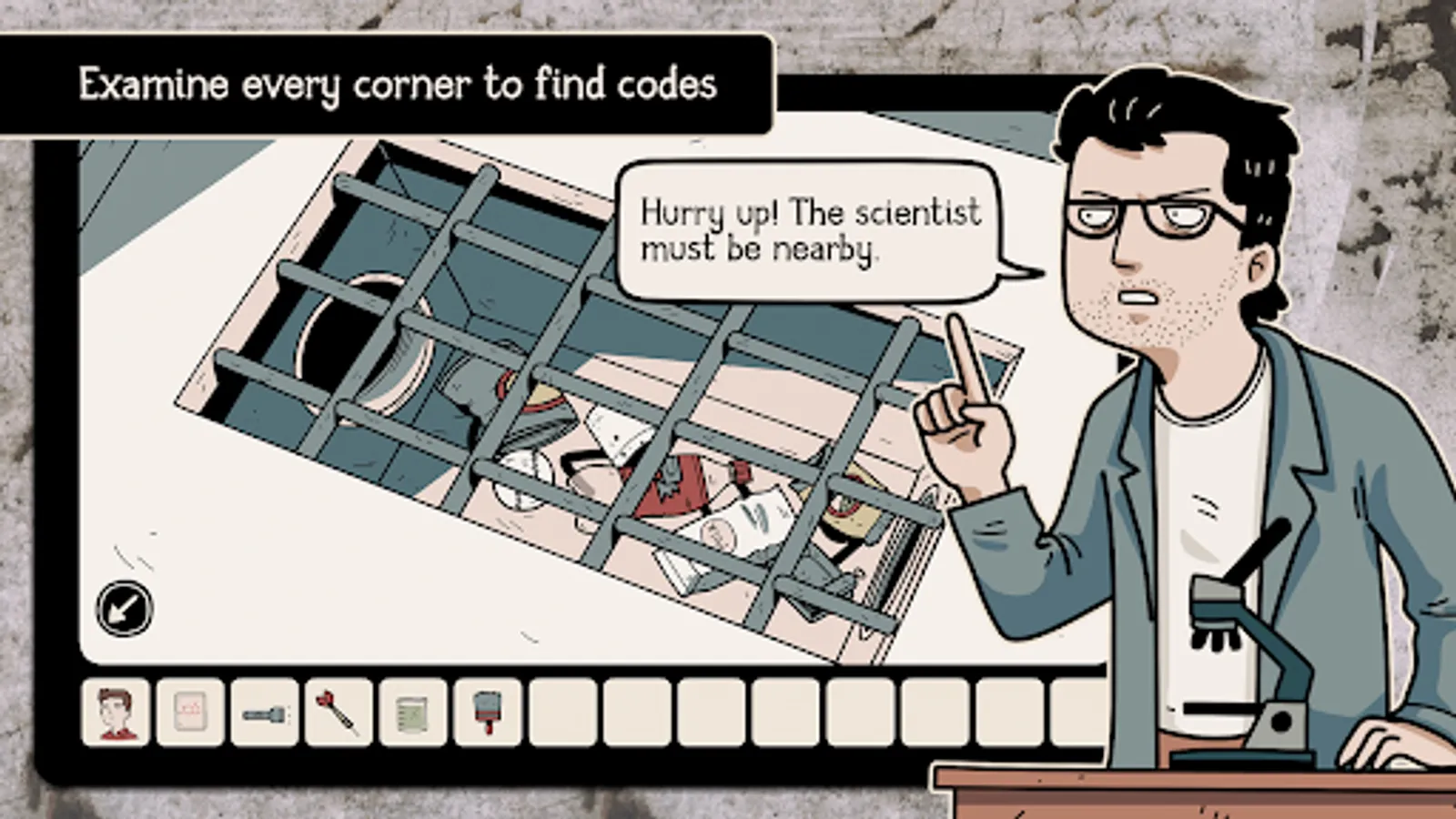This screenshot has height=819, width=1456.
Task: Pick the dart item in the inventory
Action: [x=339, y=714]
